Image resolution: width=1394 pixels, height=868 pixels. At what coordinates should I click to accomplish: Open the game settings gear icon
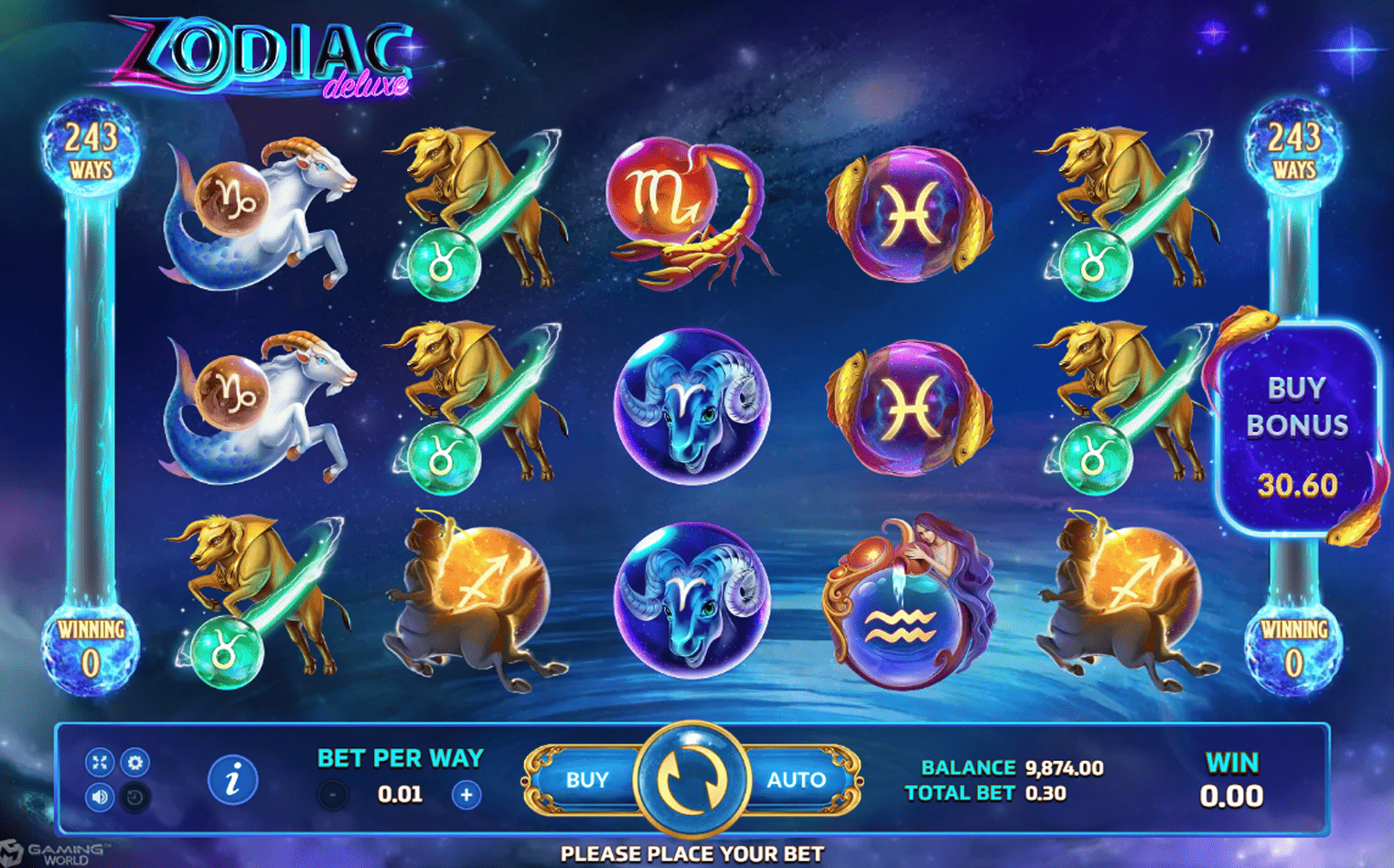[134, 762]
